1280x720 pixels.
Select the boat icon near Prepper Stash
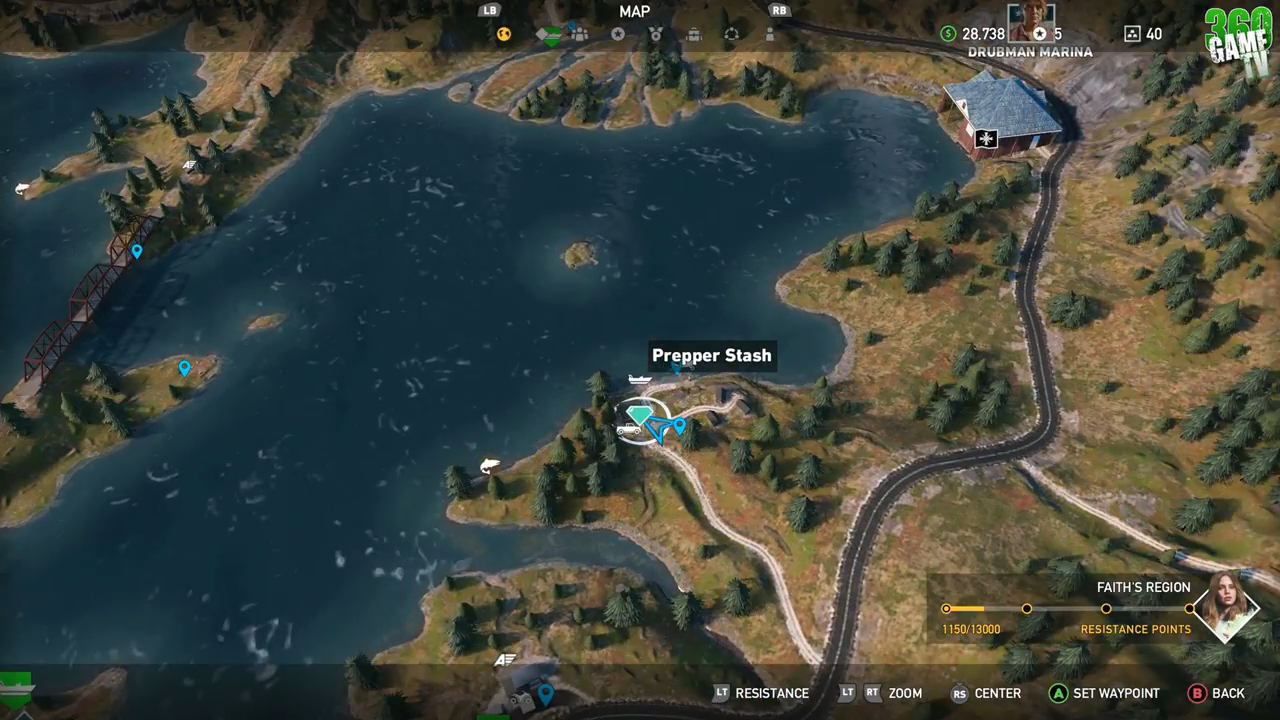638,380
